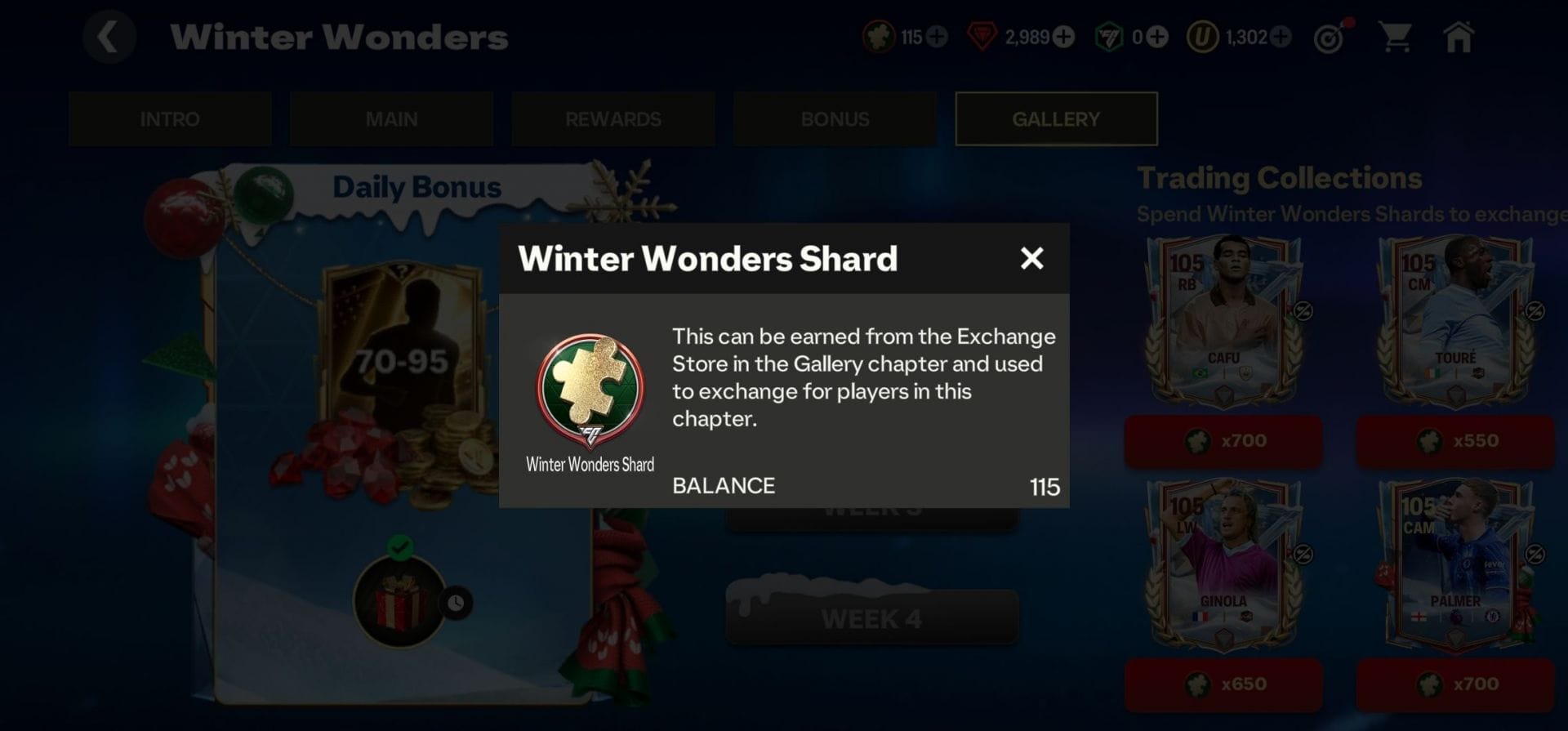Image resolution: width=1568 pixels, height=731 pixels.
Task: Open the MAIN tab
Action: (x=391, y=119)
